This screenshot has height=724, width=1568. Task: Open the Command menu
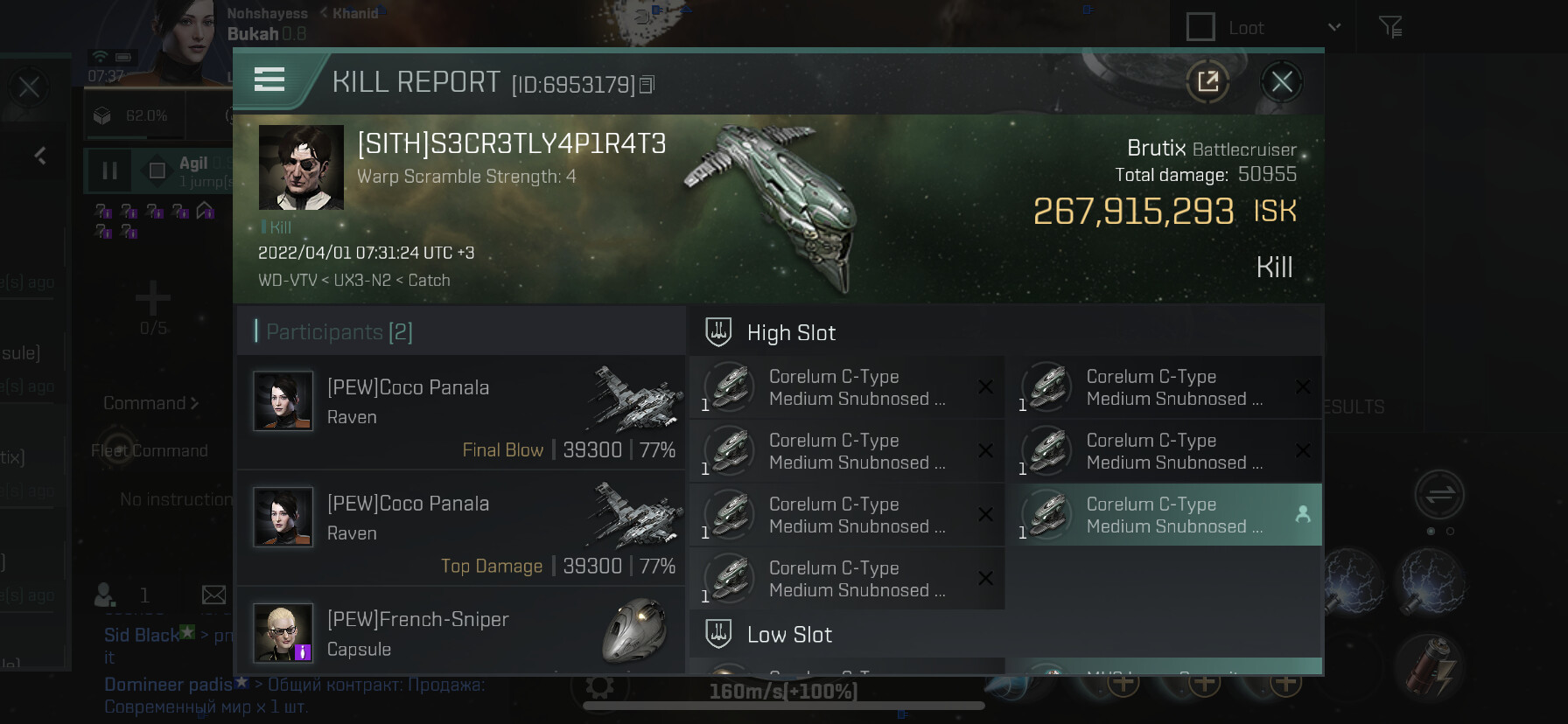pos(150,403)
